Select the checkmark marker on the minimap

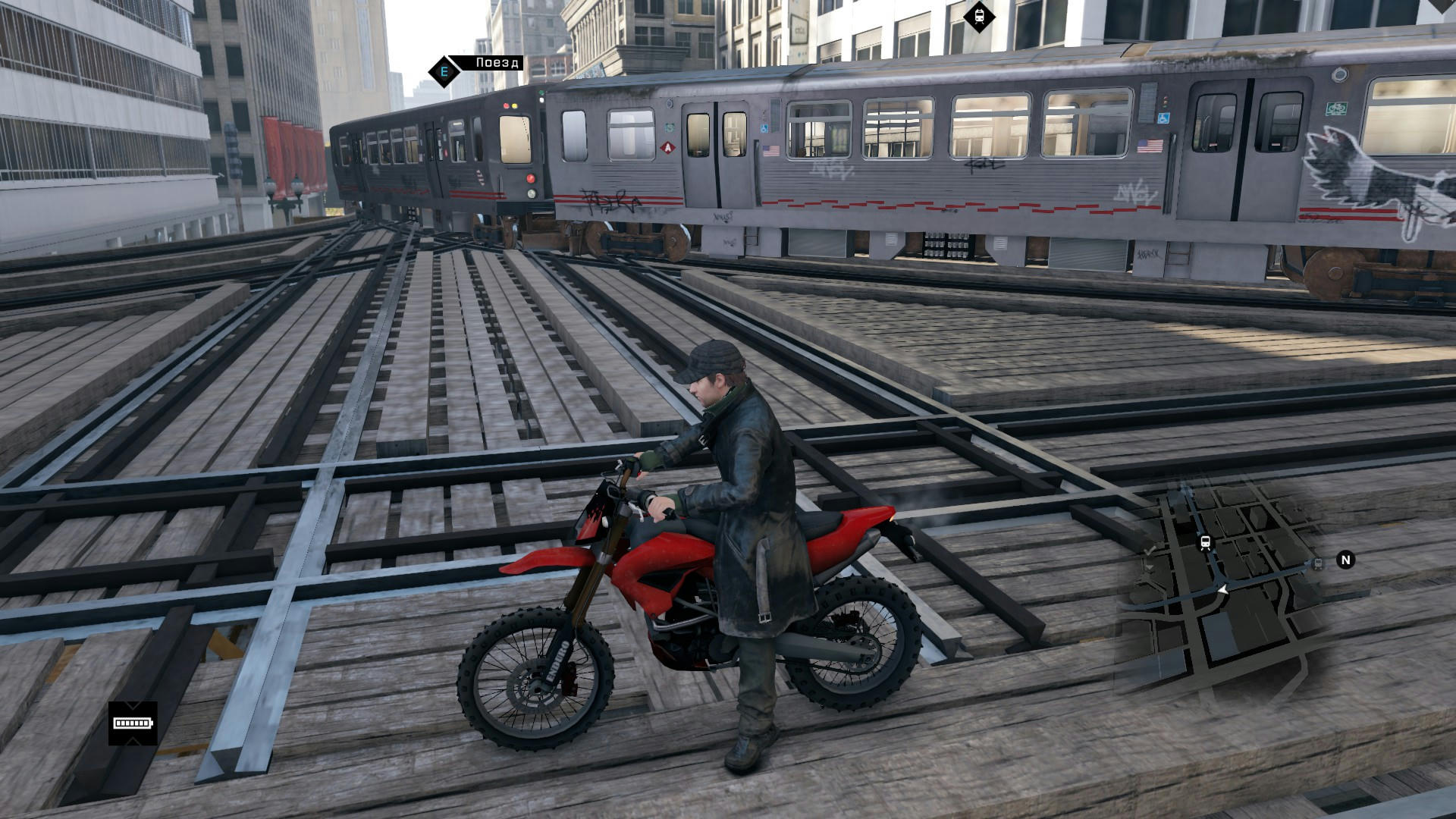point(1150,551)
